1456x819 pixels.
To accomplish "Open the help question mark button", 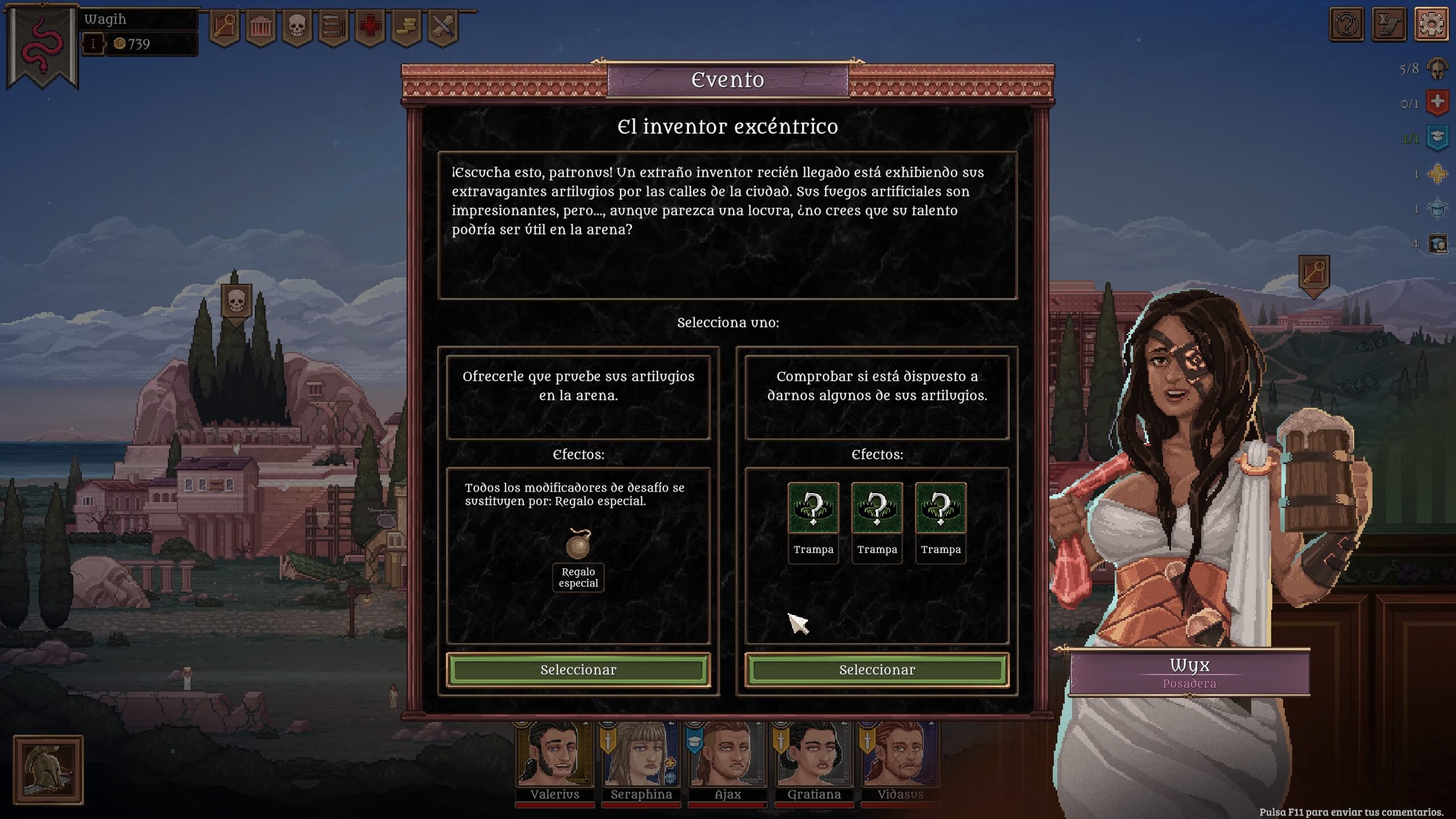I will point(1346,24).
